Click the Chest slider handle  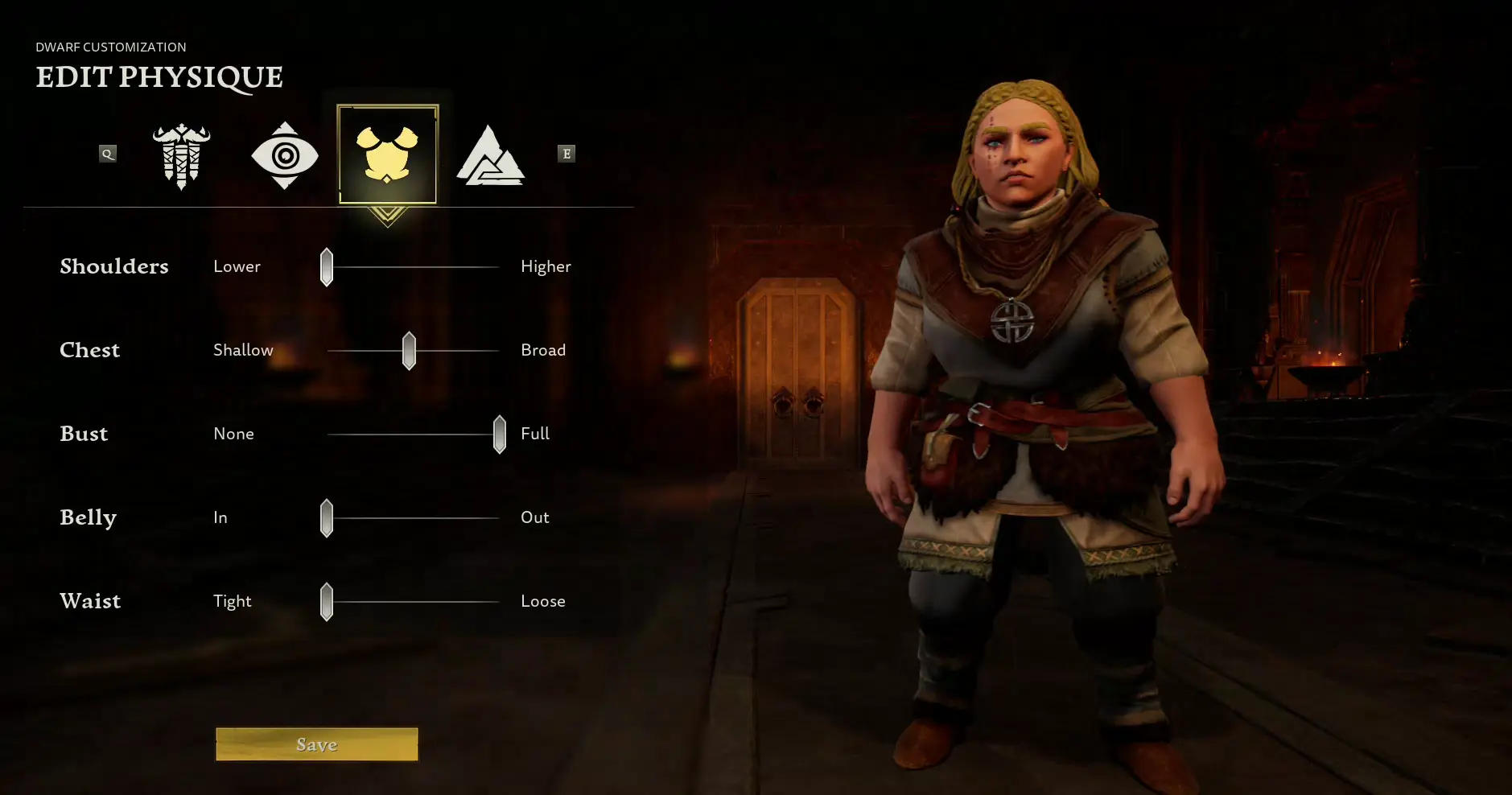(x=409, y=350)
